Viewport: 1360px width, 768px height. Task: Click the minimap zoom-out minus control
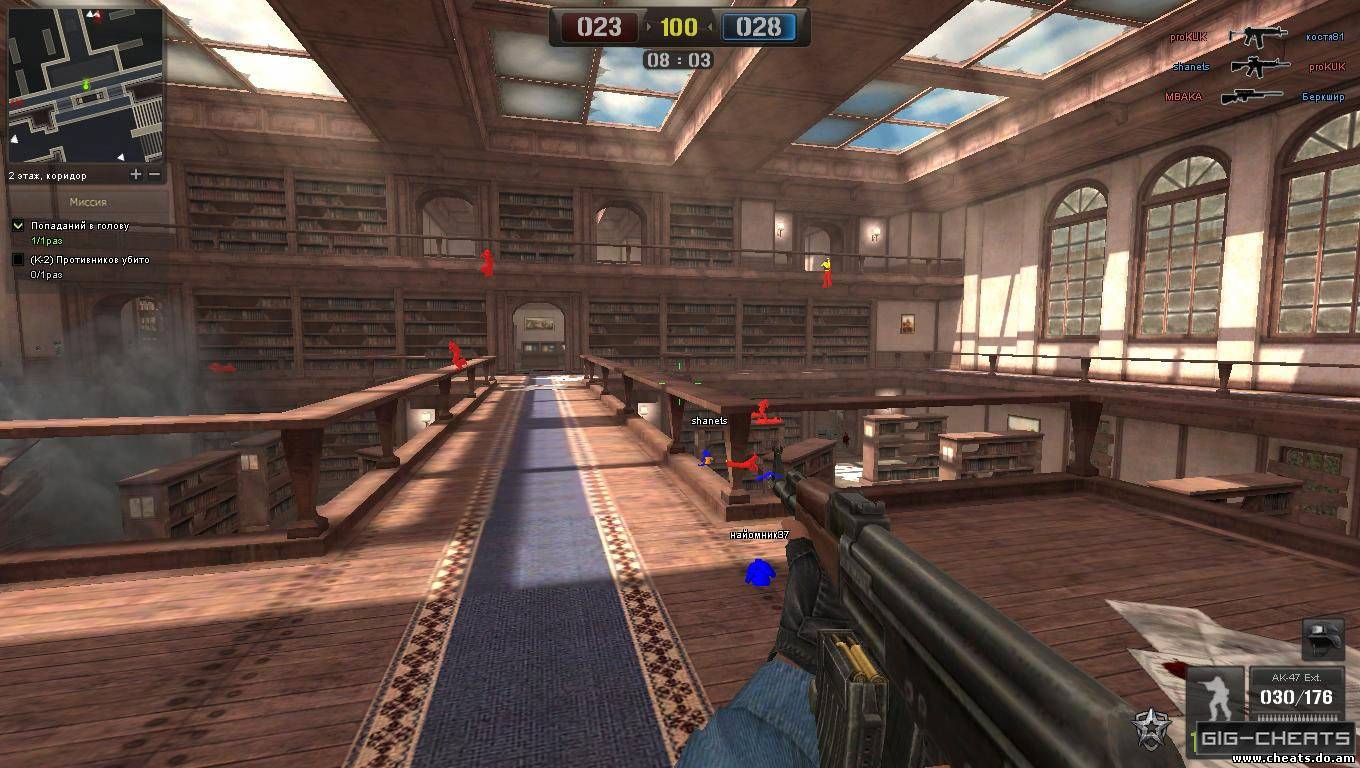point(153,173)
